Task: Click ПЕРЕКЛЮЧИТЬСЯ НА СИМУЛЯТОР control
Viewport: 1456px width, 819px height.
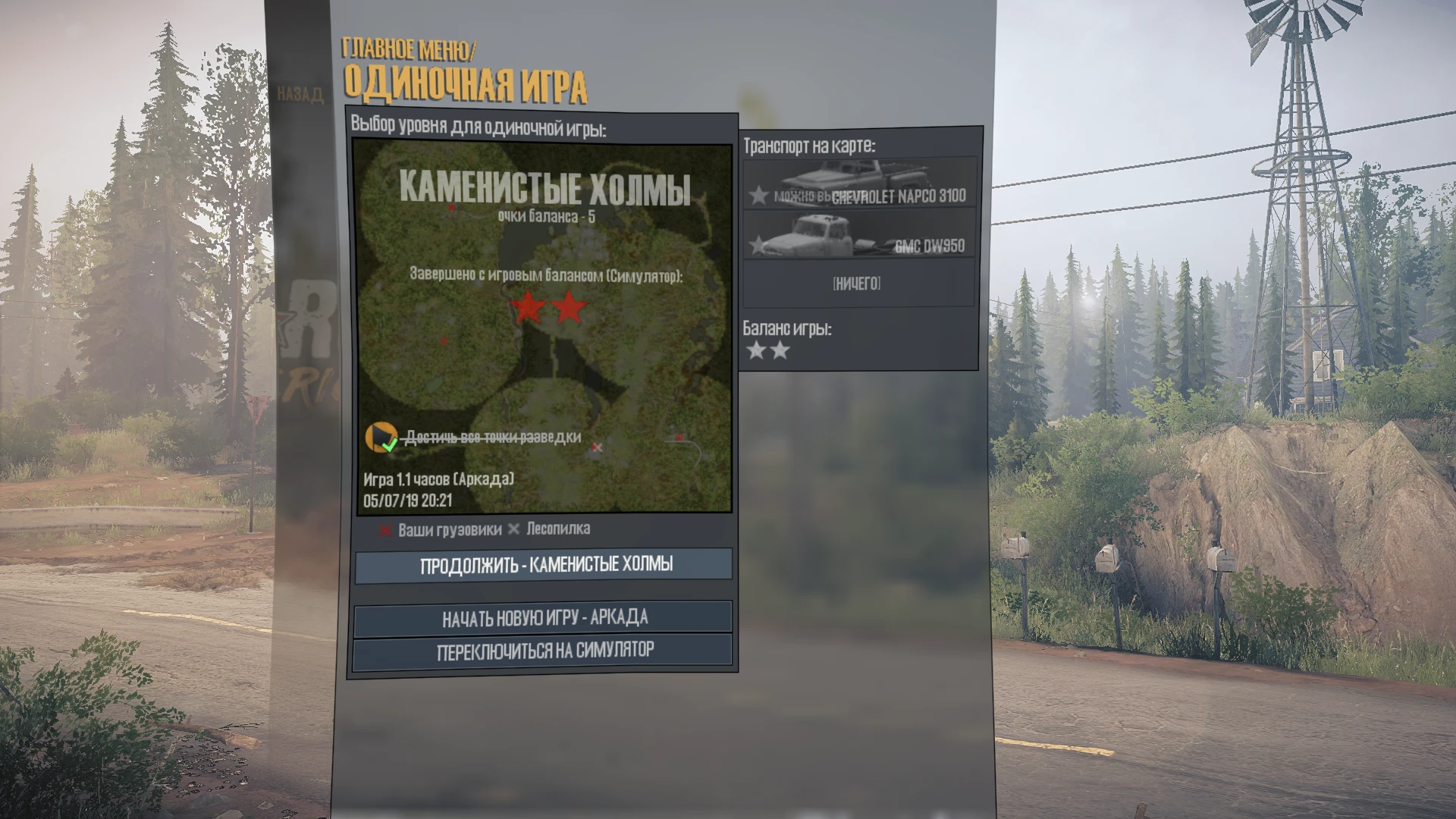Action: pos(543,649)
